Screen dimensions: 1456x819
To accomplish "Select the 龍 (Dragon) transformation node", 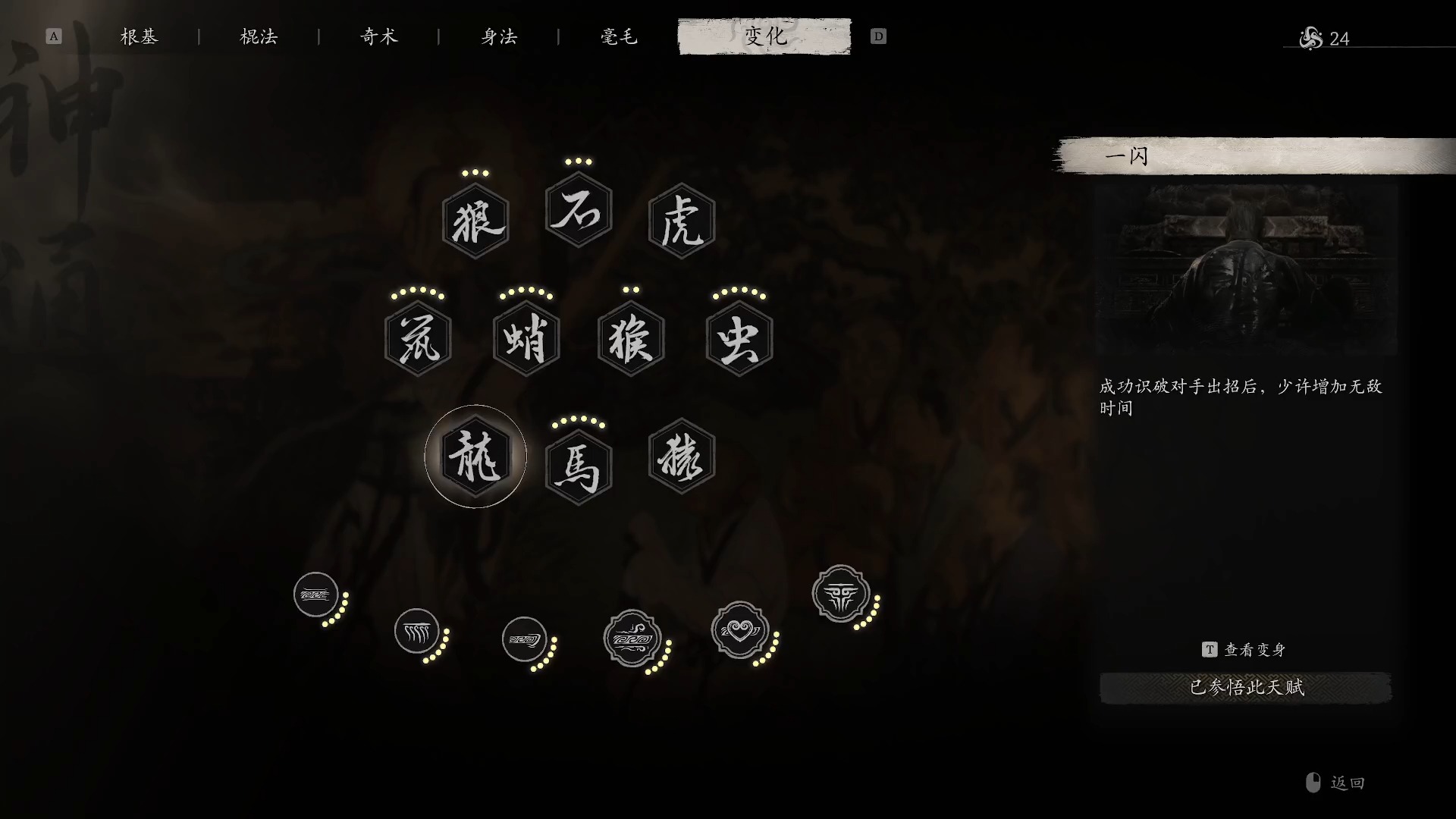I will tap(475, 455).
